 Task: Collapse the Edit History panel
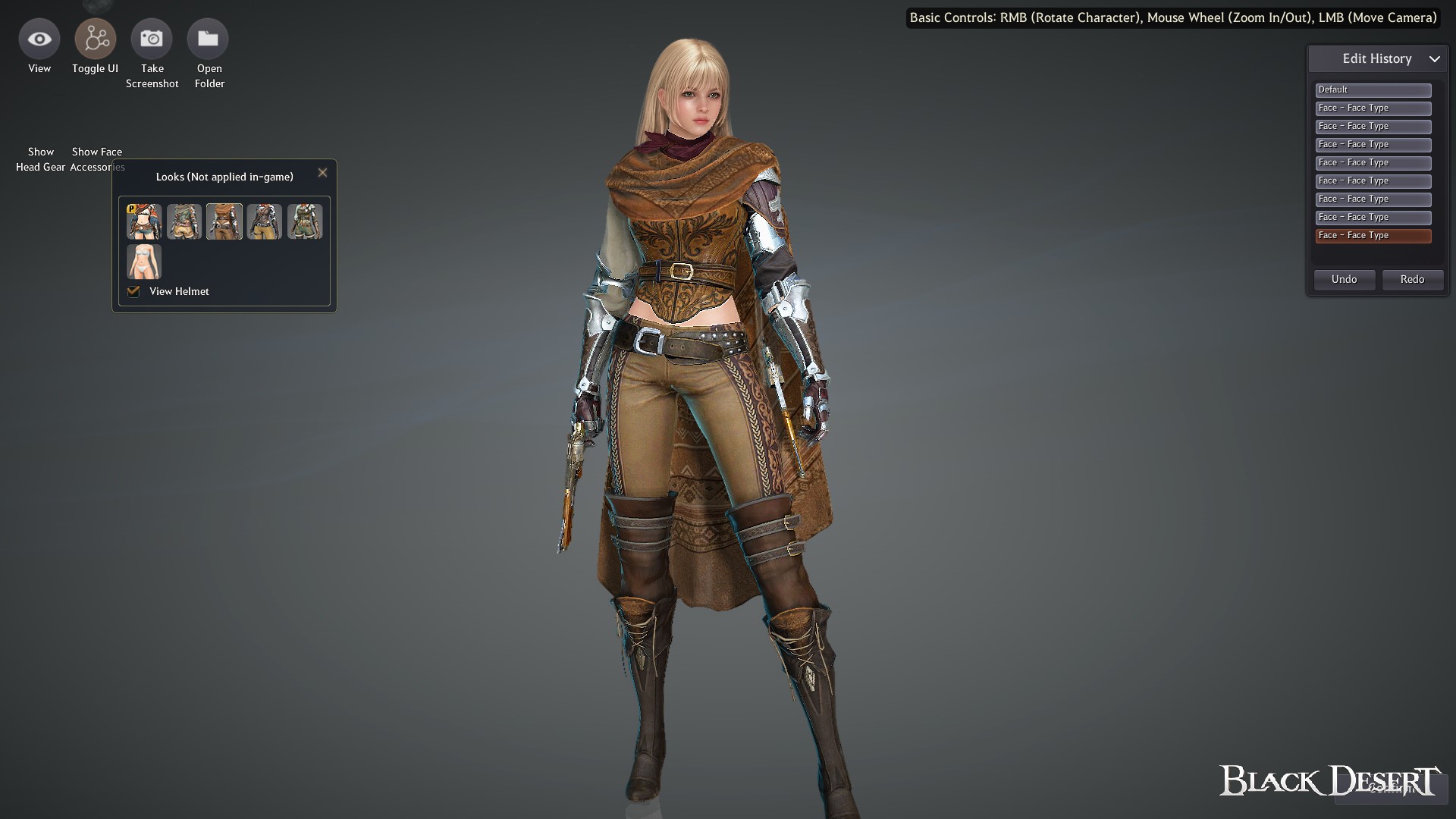[1435, 58]
